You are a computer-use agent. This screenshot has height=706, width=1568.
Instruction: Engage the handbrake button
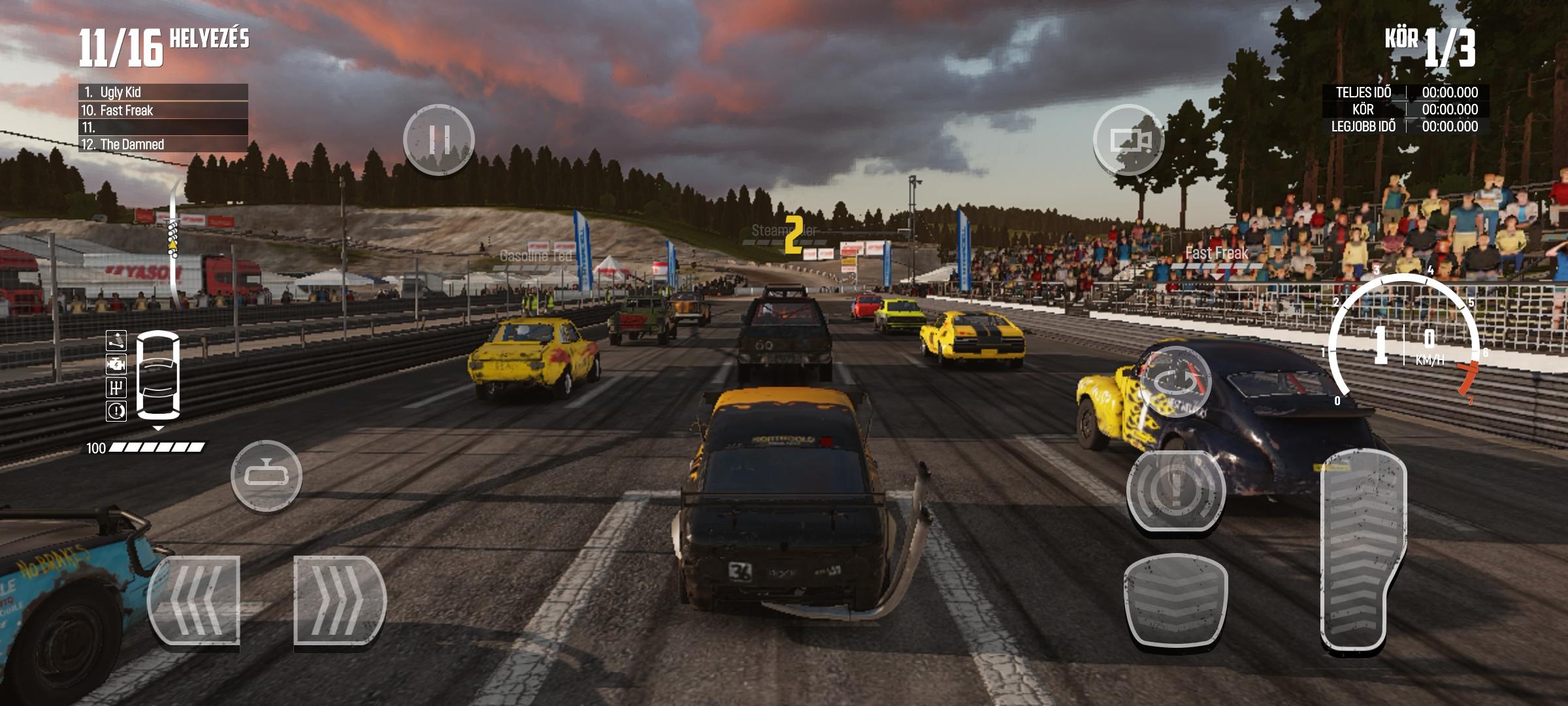coord(1175,490)
